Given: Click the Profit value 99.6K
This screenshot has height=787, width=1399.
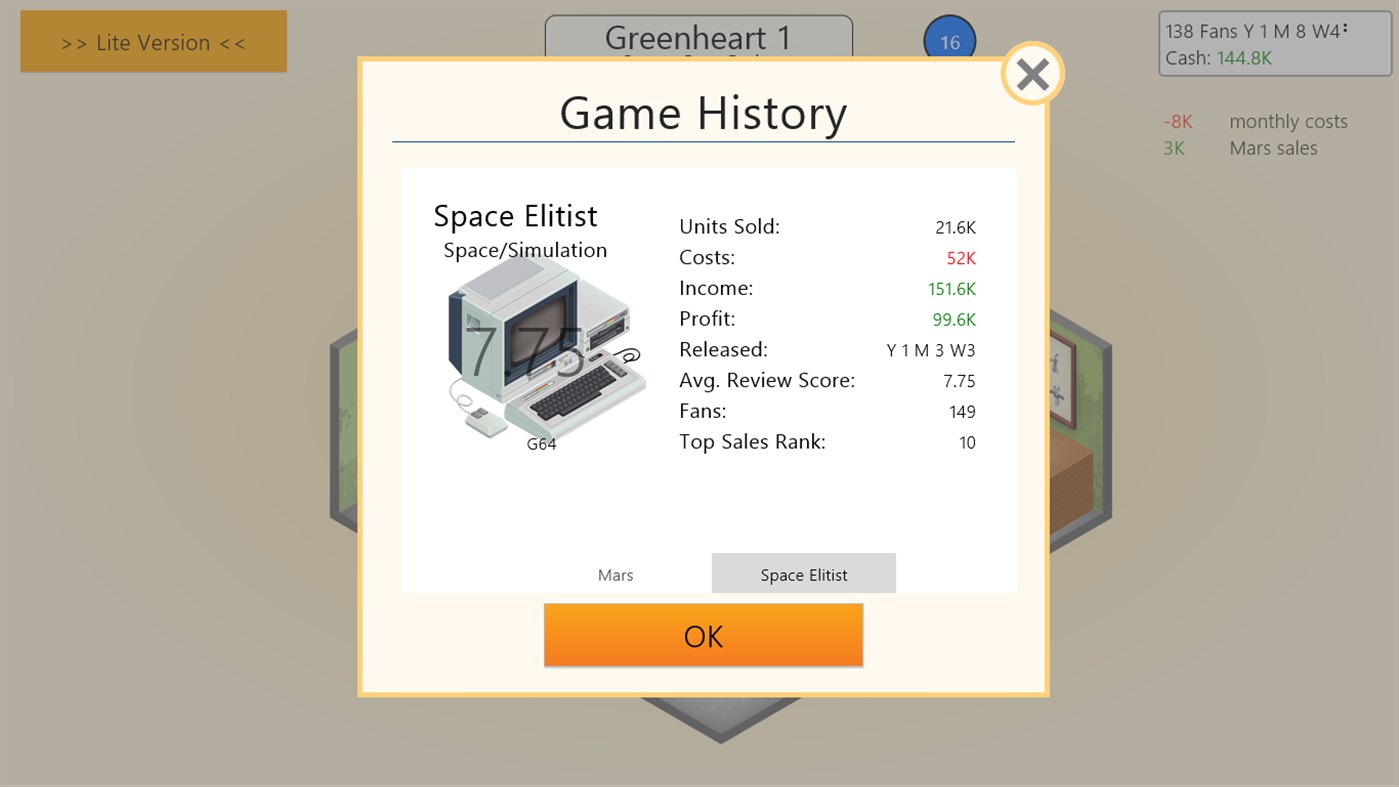Looking at the screenshot, I should pos(959,318).
